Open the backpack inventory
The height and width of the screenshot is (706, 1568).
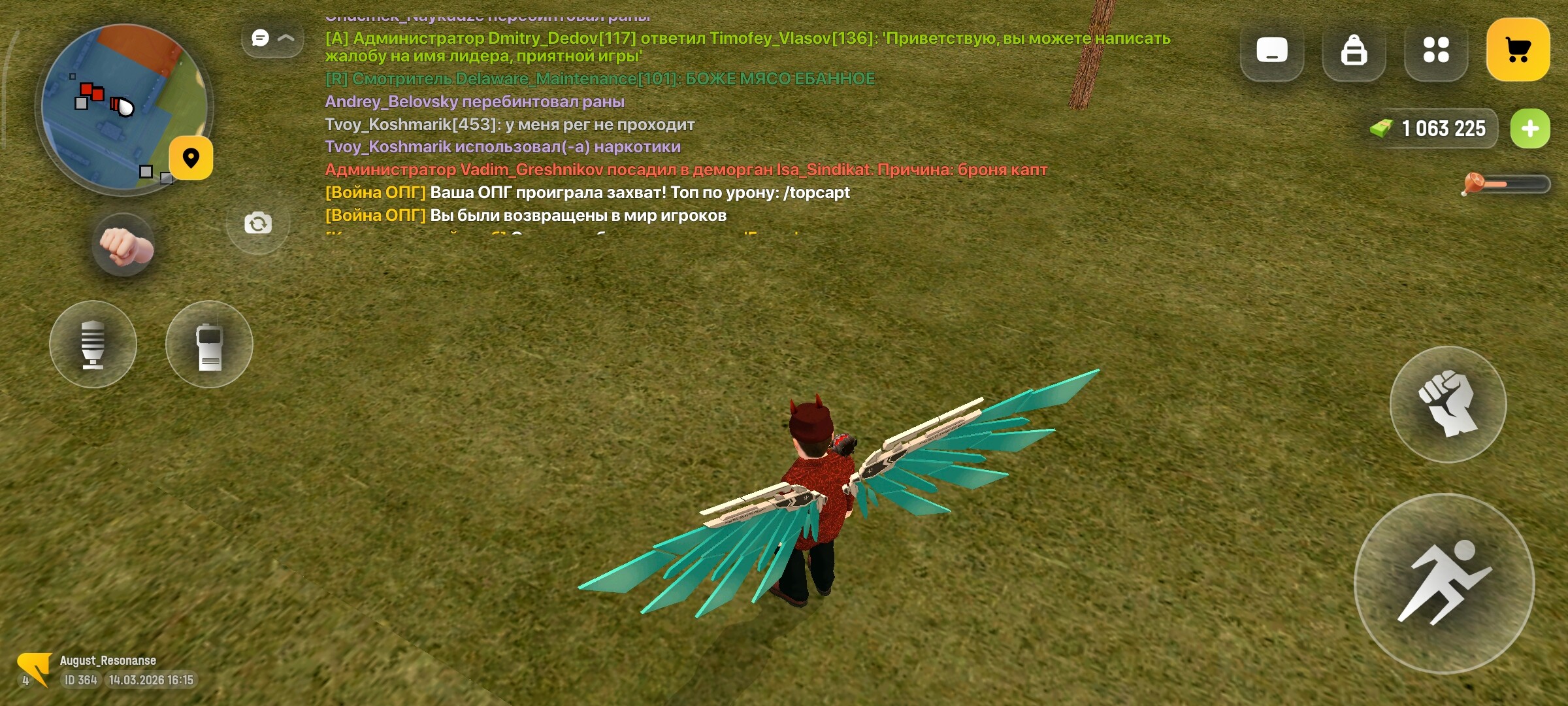pos(1354,49)
